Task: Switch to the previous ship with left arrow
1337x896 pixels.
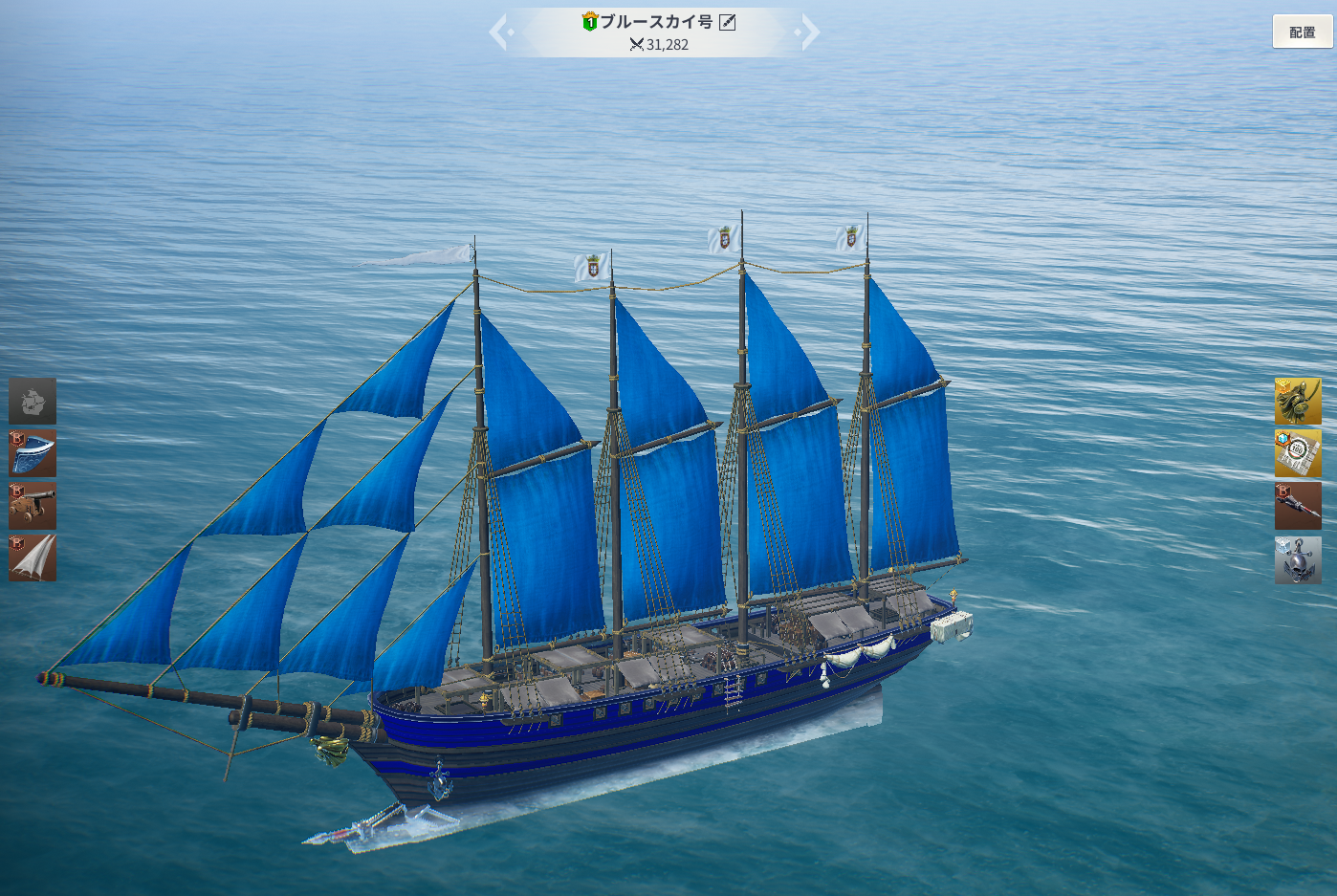Action: pyautogui.click(x=500, y=32)
